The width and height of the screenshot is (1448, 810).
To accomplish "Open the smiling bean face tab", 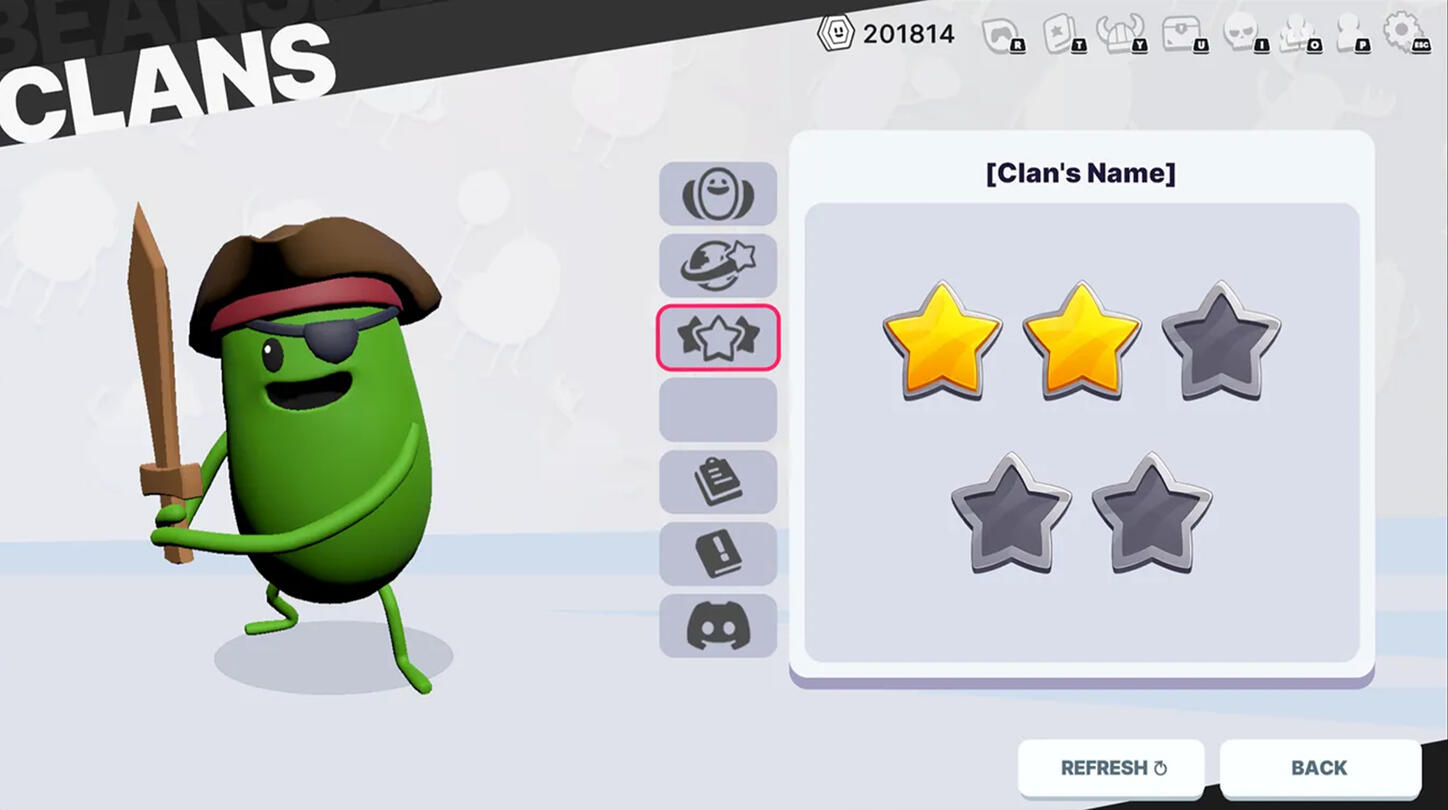I will (x=718, y=193).
